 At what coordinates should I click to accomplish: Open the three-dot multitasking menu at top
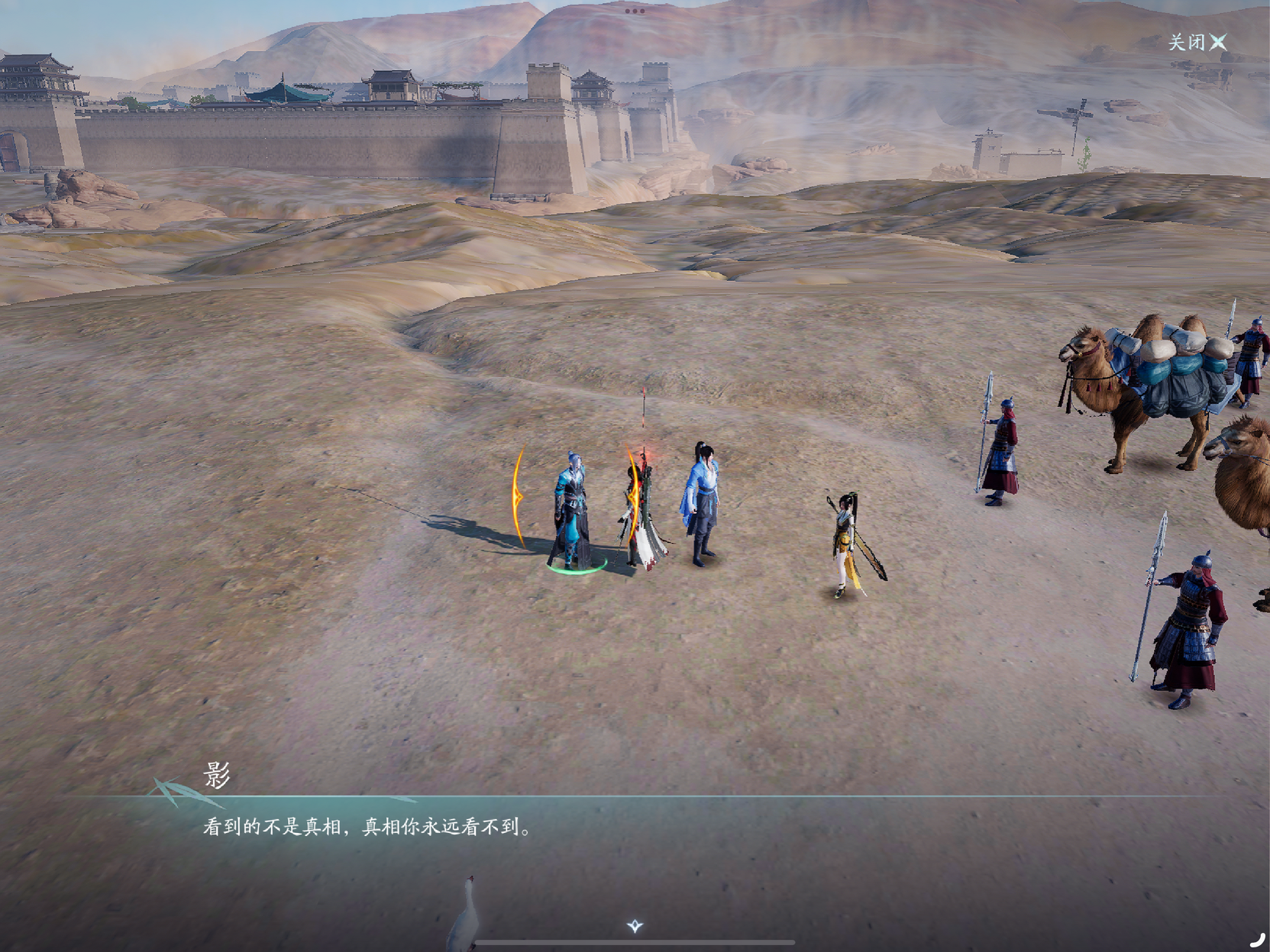click(x=635, y=11)
